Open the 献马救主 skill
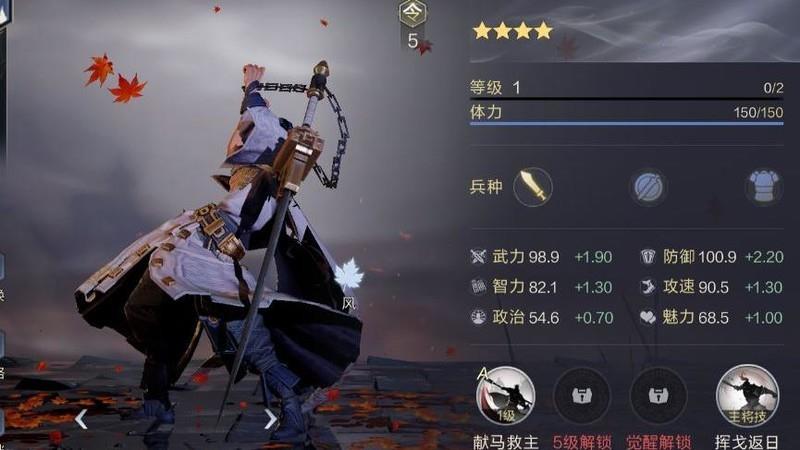This screenshot has height=450, width=800. 505,395
